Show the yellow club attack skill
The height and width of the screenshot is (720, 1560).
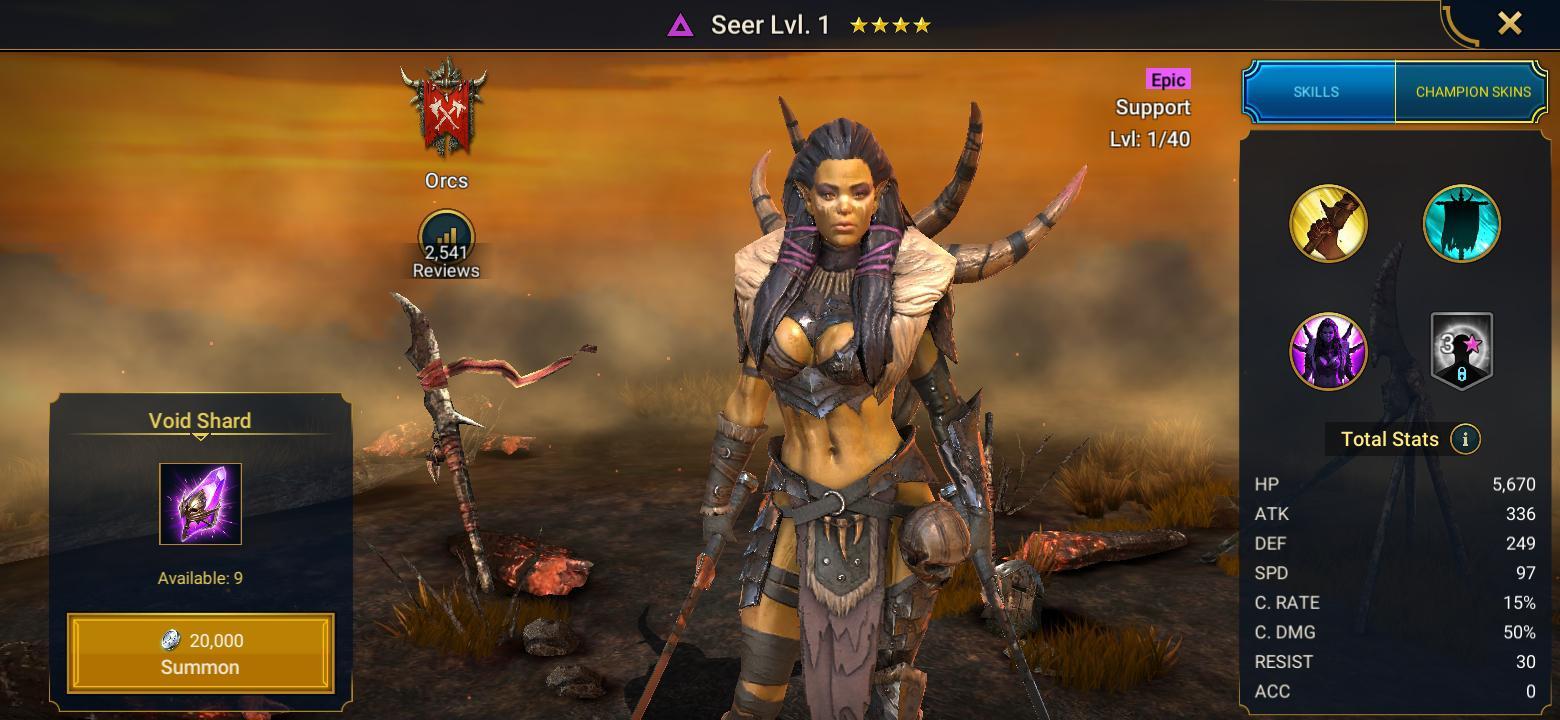1328,223
